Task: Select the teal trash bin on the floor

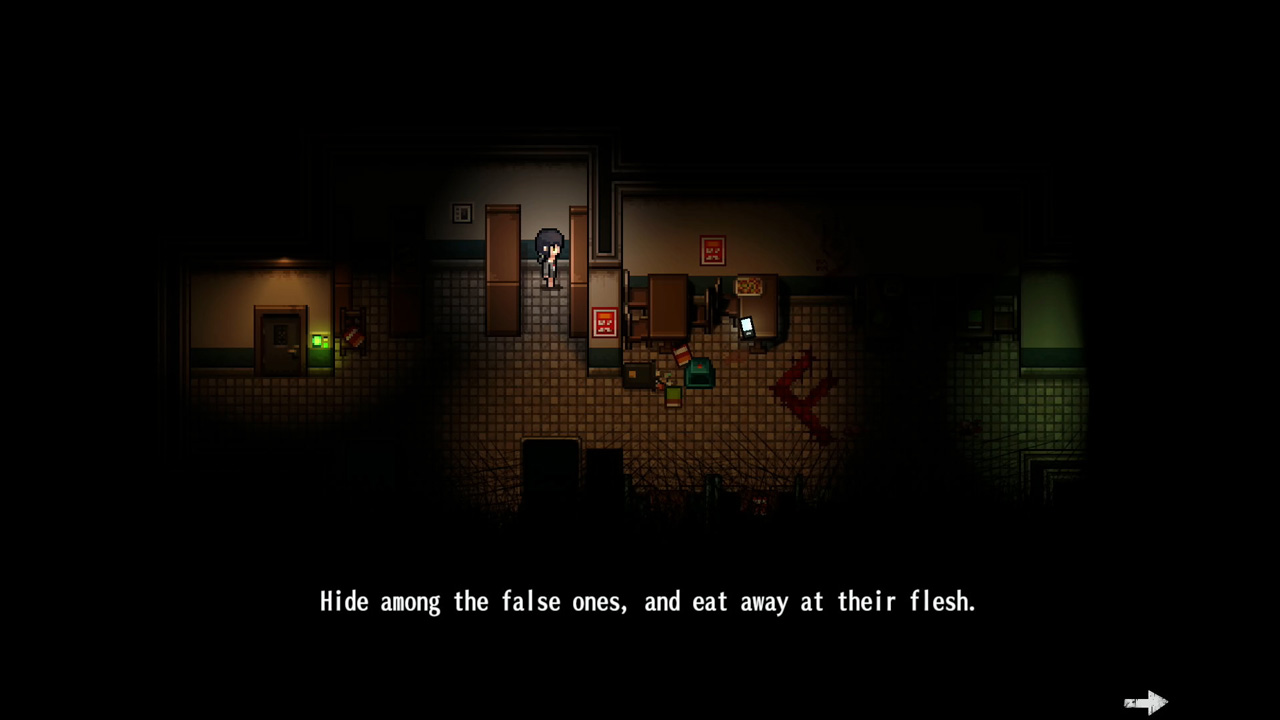Action: (x=698, y=373)
